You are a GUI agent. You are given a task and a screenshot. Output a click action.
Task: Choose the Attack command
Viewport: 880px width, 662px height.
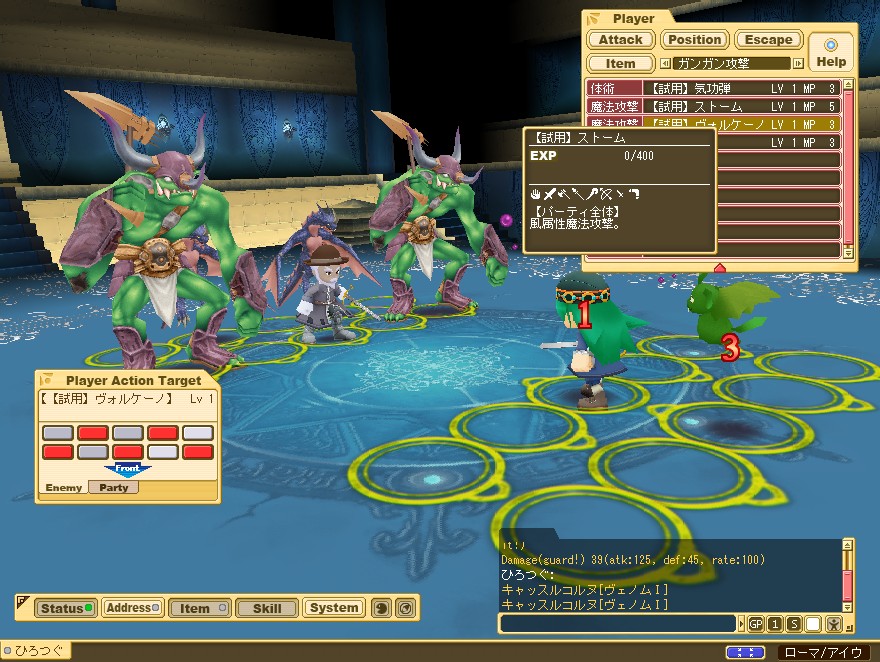[x=620, y=40]
